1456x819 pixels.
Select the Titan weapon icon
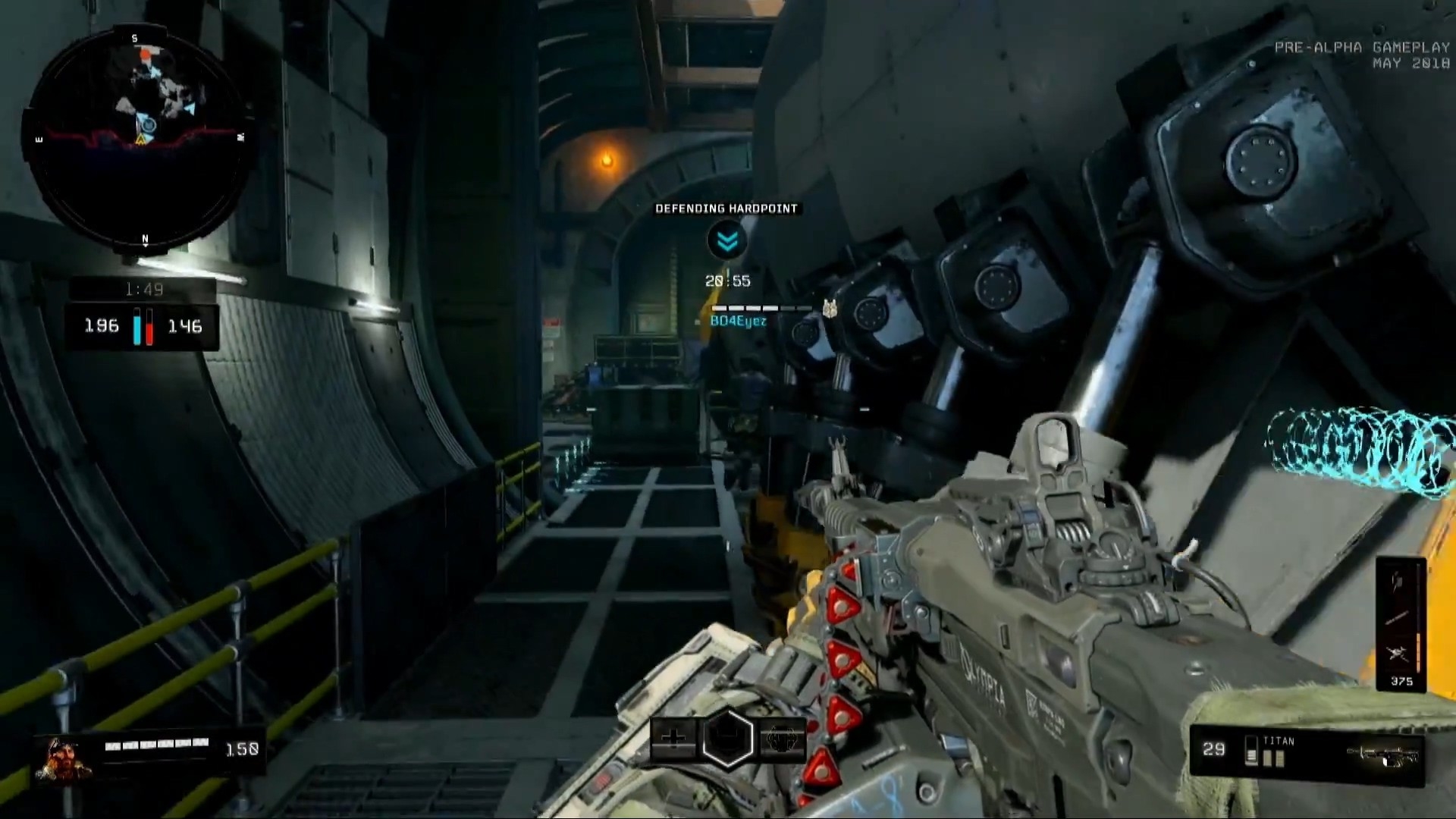coord(1380,754)
